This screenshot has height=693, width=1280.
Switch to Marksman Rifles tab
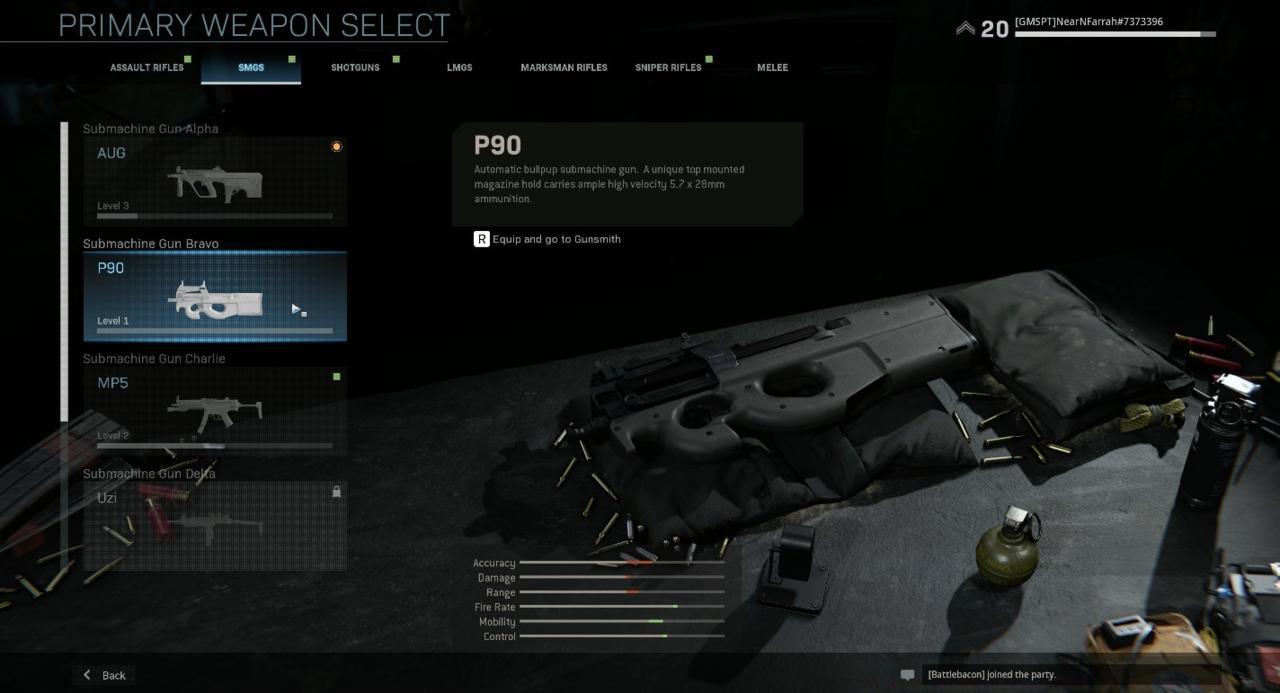564,68
